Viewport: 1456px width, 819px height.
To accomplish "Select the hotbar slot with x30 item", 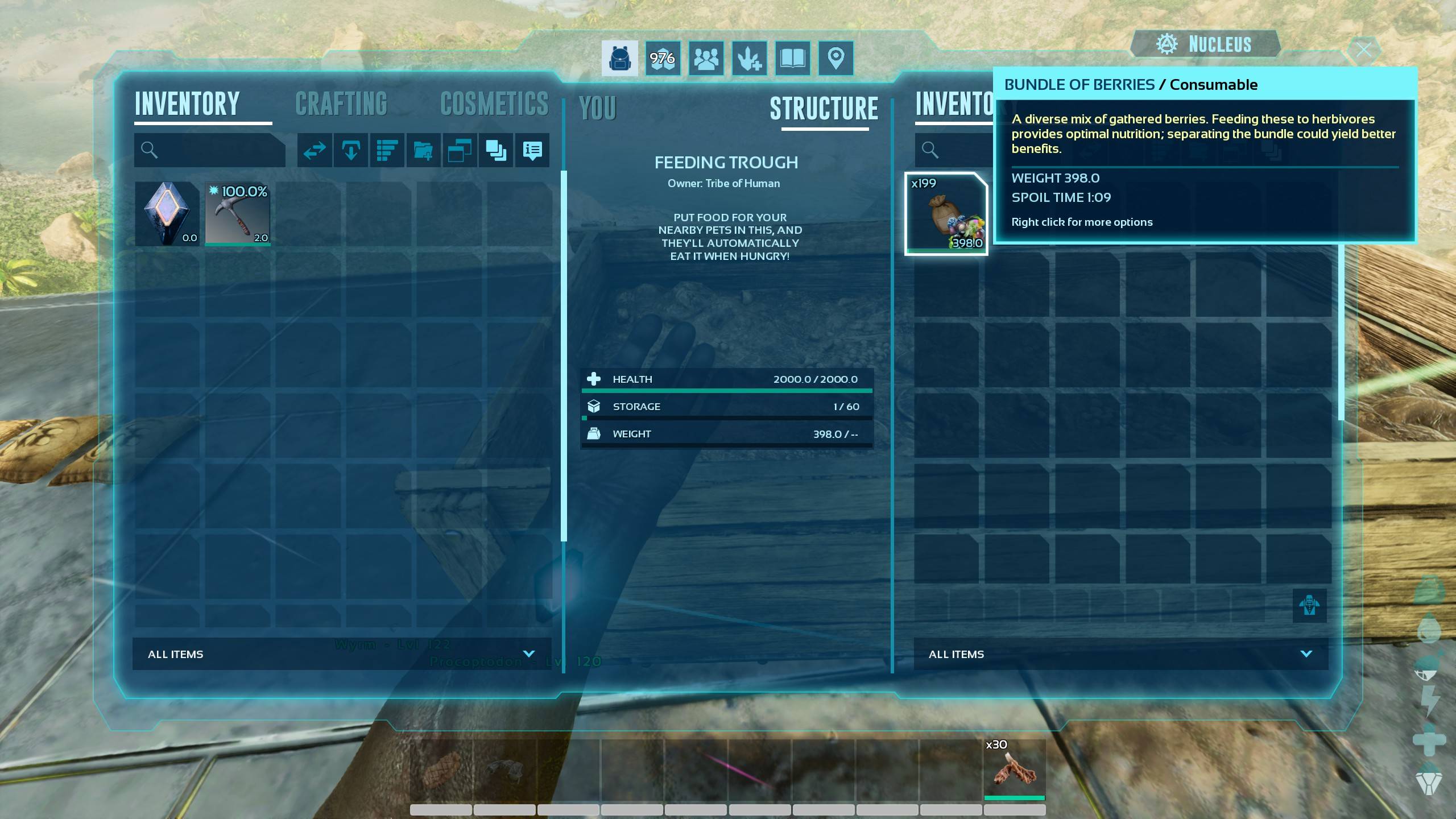I will coord(1014,769).
